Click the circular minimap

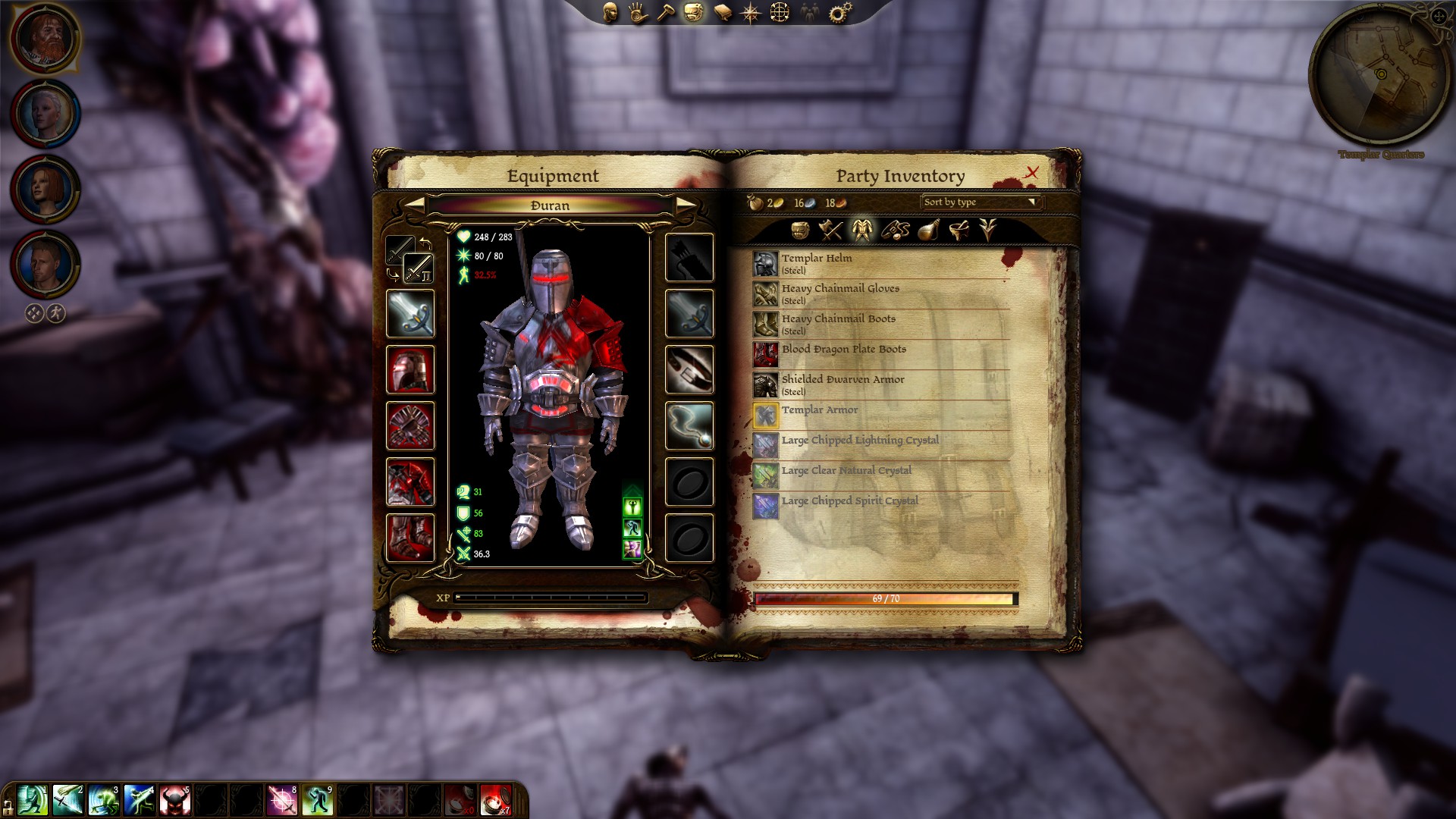[1380, 74]
